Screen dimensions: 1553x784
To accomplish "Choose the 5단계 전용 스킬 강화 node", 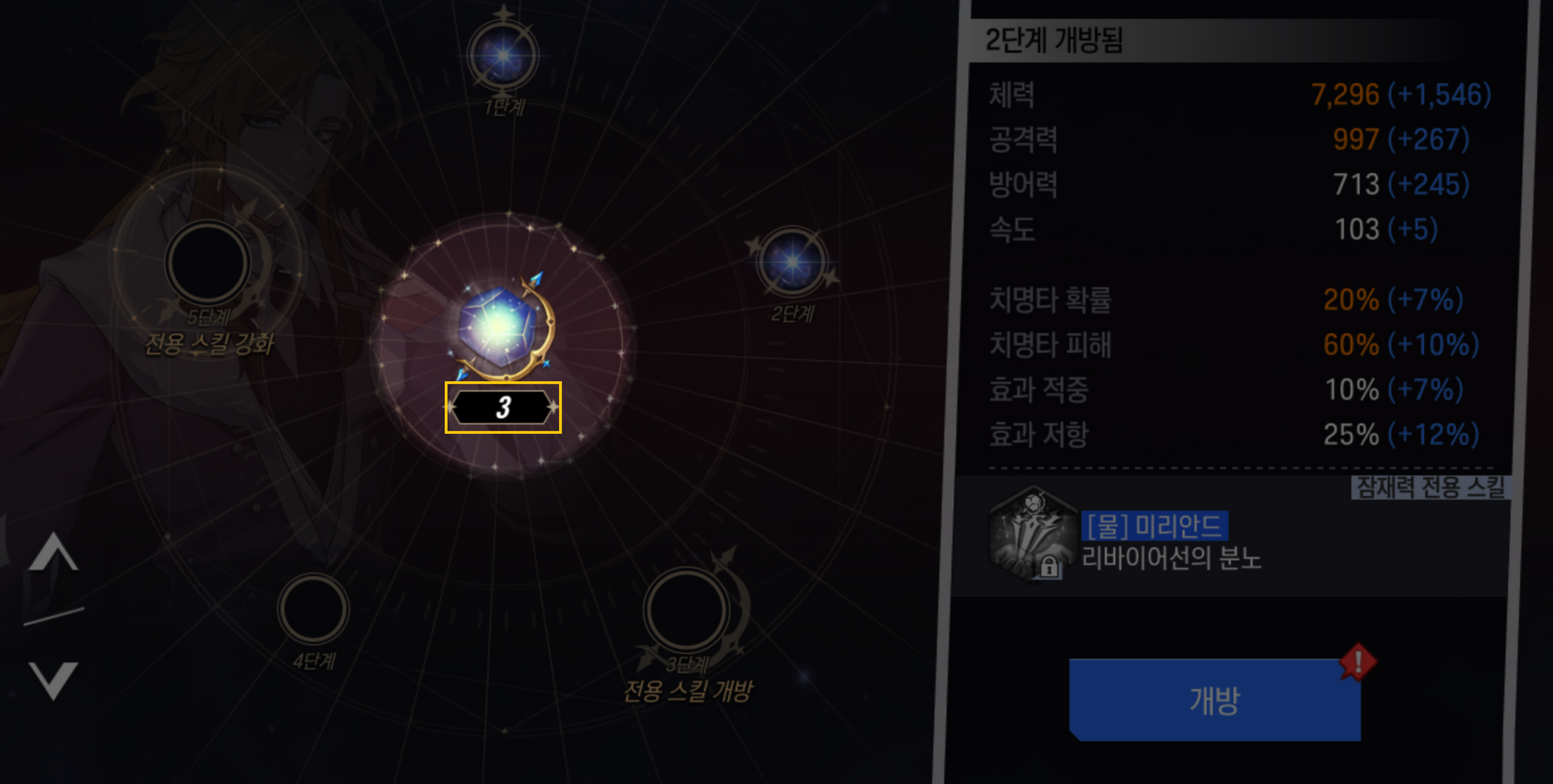I will click(x=207, y=264).
